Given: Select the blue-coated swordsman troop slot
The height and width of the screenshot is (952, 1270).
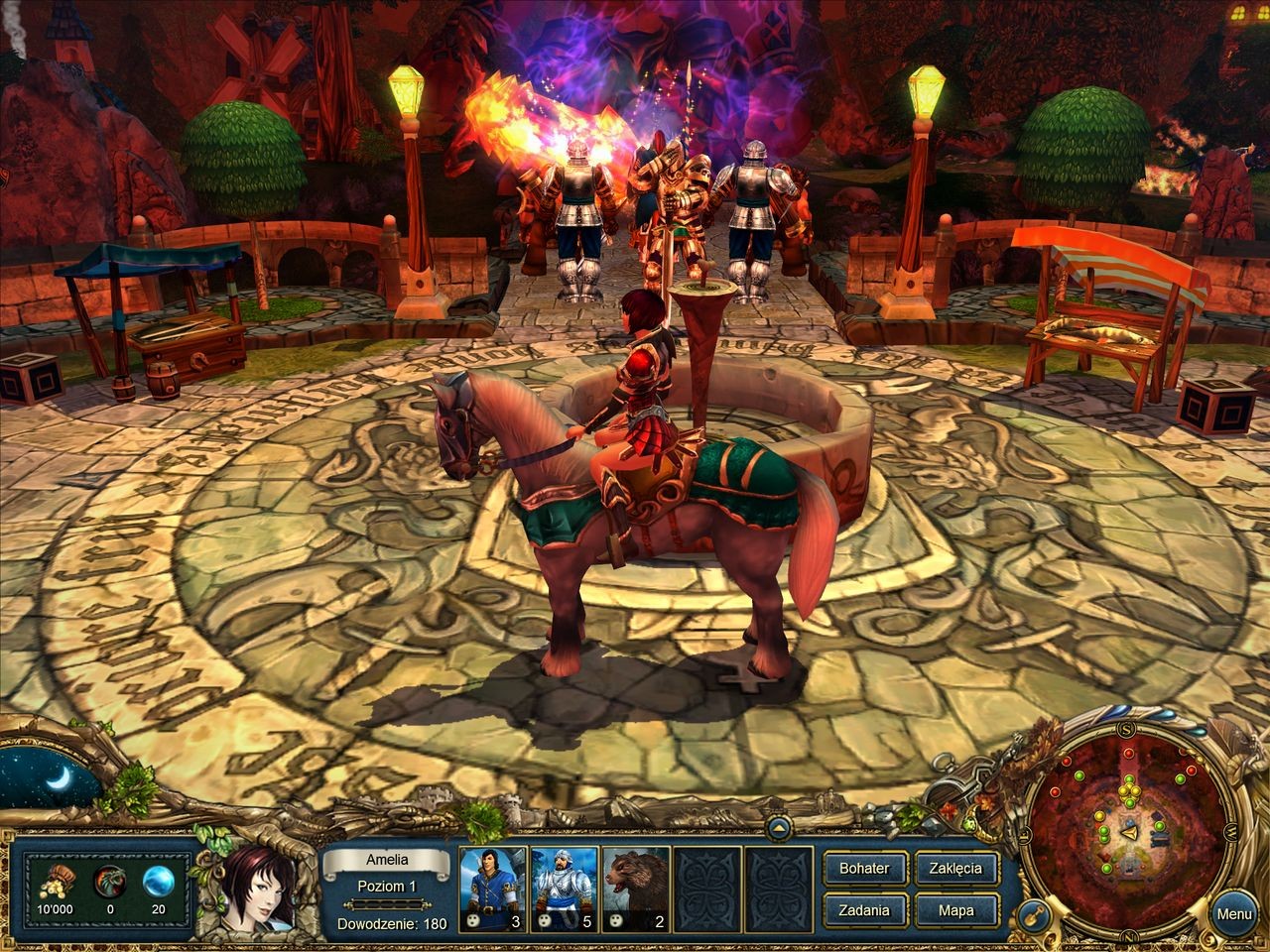Looking at the screenshot, I should point(492,890).
